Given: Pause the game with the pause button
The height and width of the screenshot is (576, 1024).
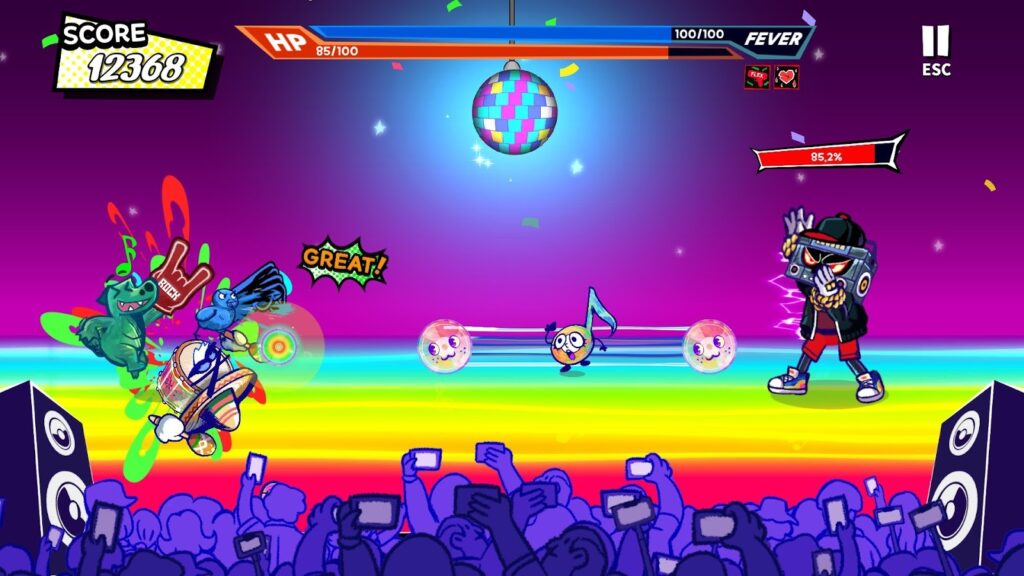Looking at the screenshot, I should [x=935, y=42].
